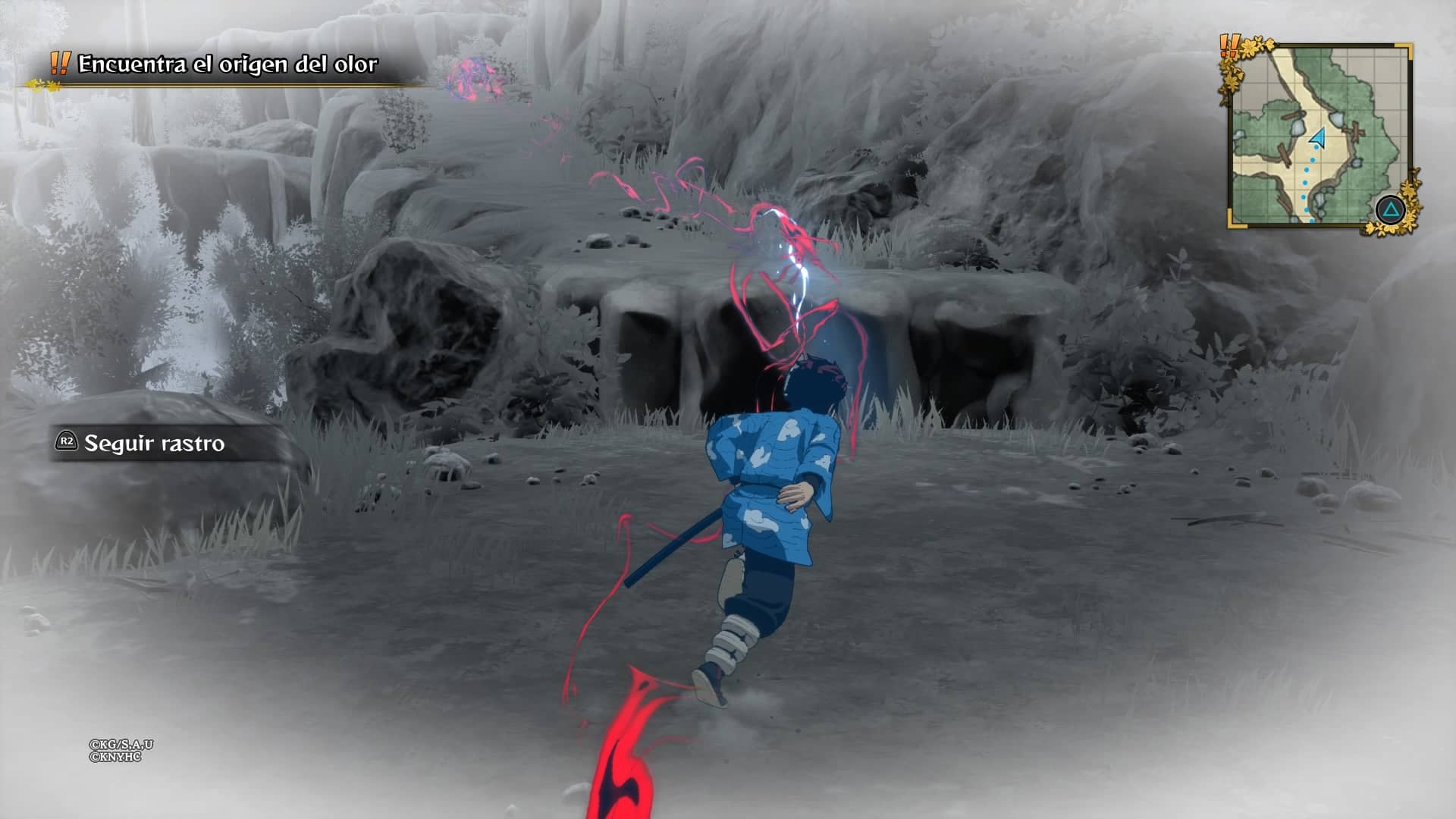Open the minimap in the corner
Image resolution: width=1456 pixels, height=819 pixels.
(x=1318, y=135)
